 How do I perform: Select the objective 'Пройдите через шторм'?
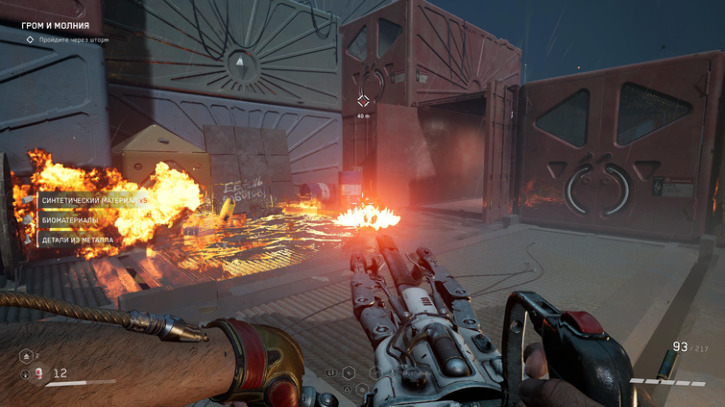[73, 40]
